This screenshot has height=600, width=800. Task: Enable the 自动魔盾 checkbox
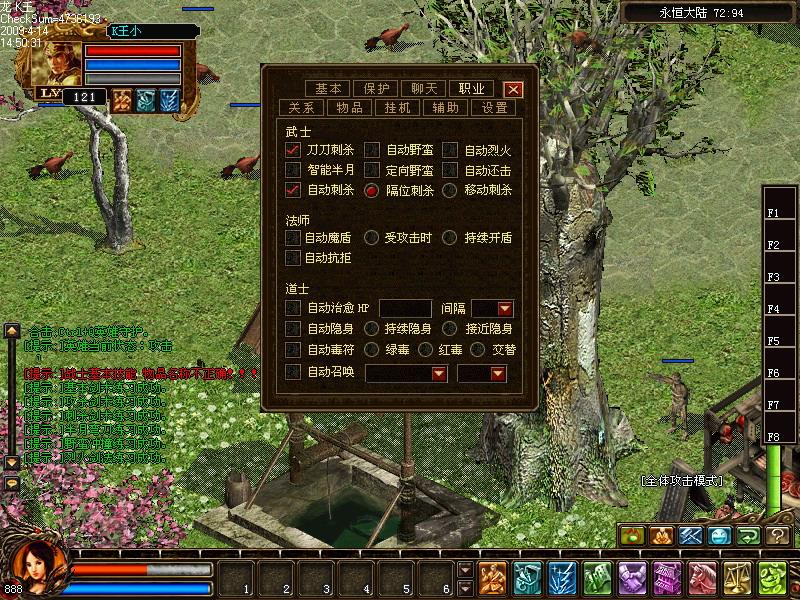(293, 238)
